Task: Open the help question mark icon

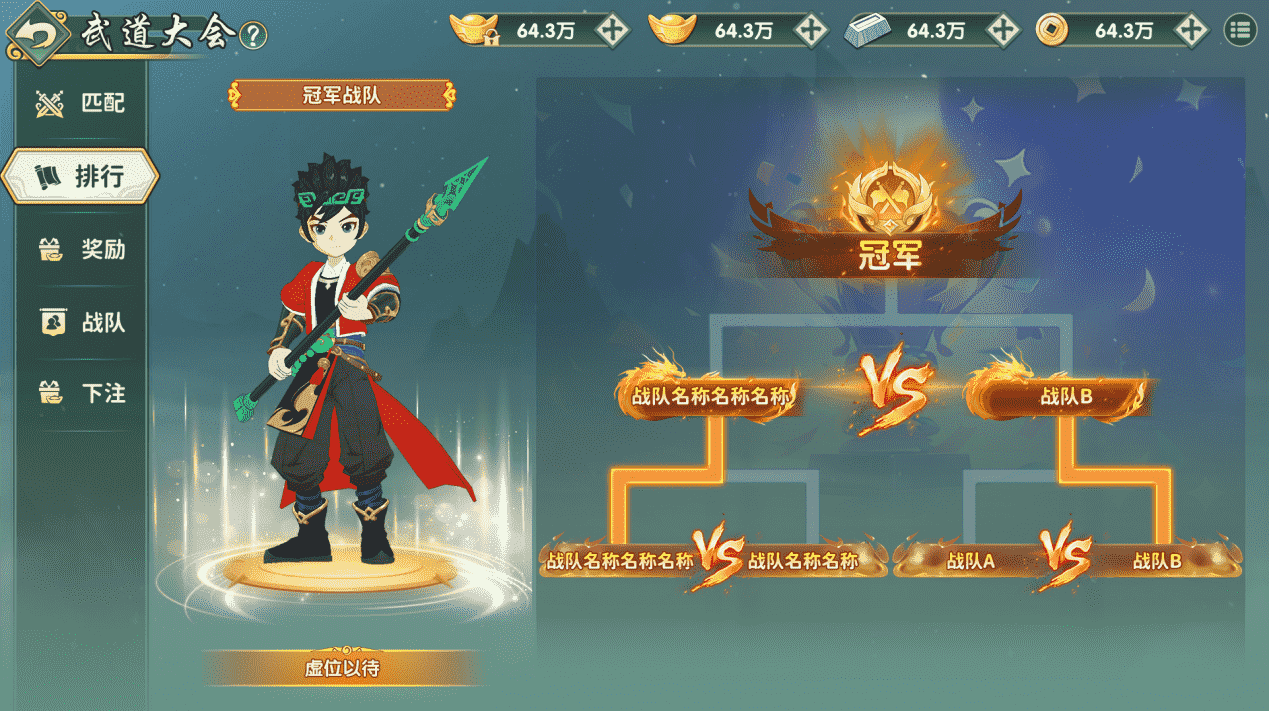Action: 254,36
